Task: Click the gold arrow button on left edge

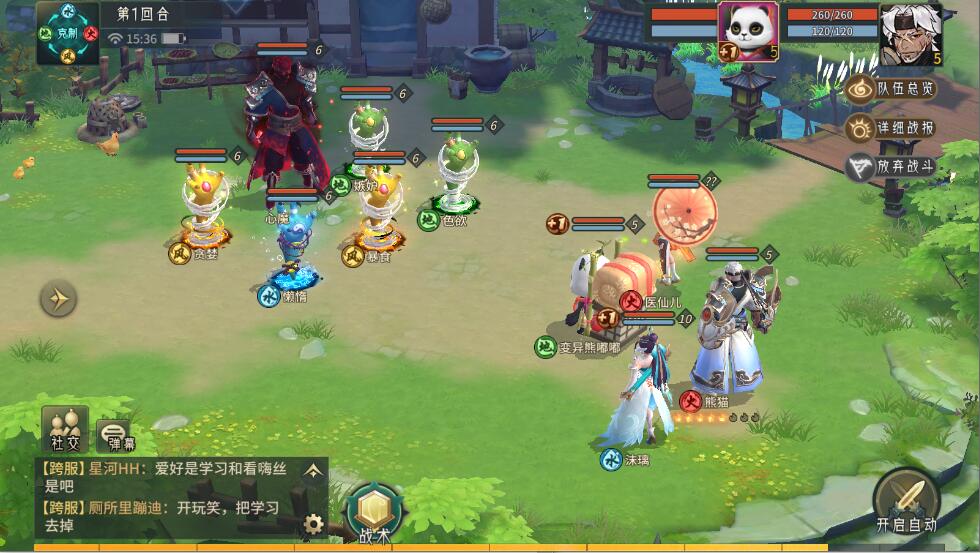Action: [x=58, y=298]
